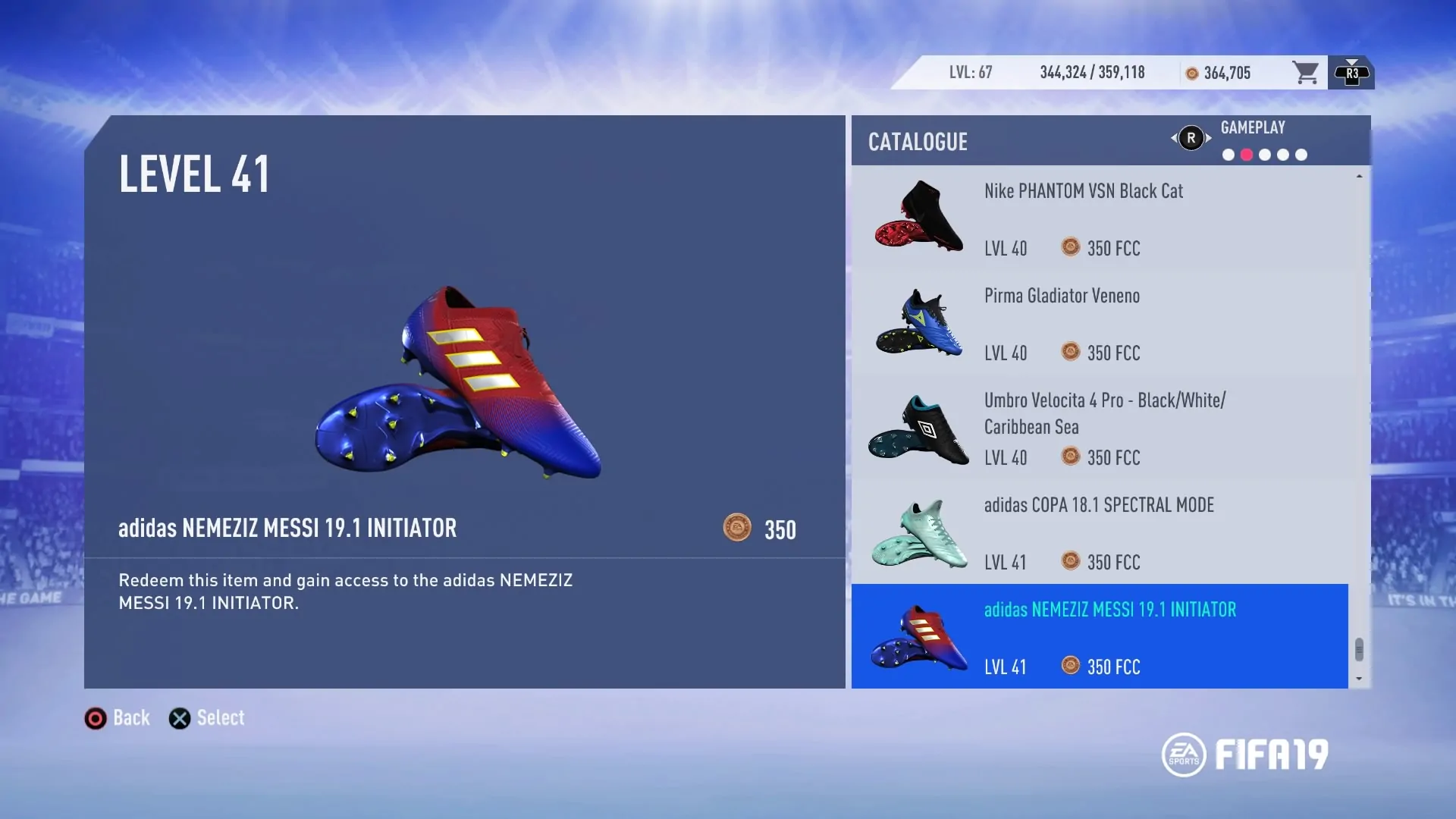Click the scrollbar down arrow in catalogue list
This screenshot has width=1456, height=819.
(1360, 679)
